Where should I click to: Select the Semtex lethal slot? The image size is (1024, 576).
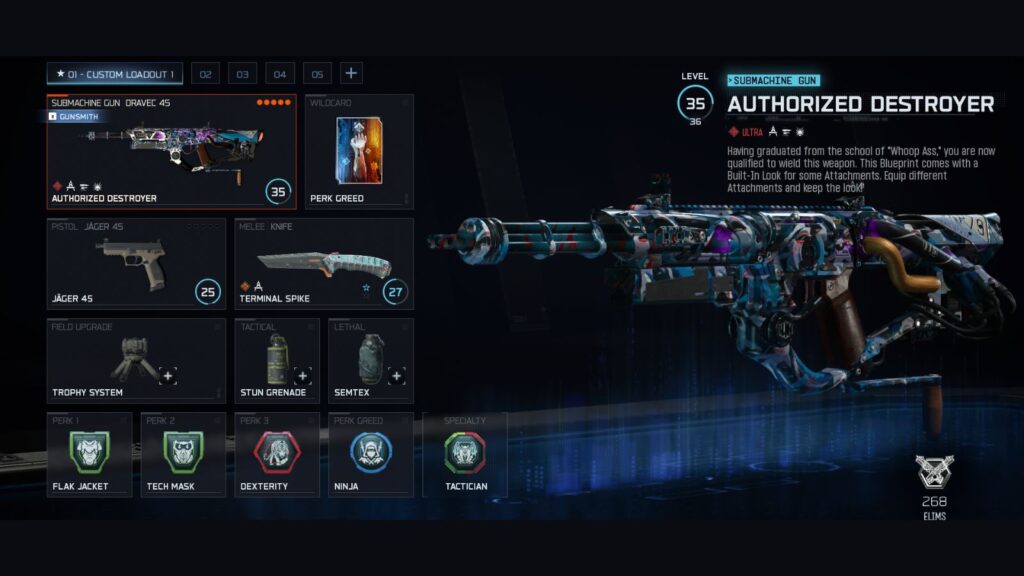pyautogui.click(x=370, y=360)
